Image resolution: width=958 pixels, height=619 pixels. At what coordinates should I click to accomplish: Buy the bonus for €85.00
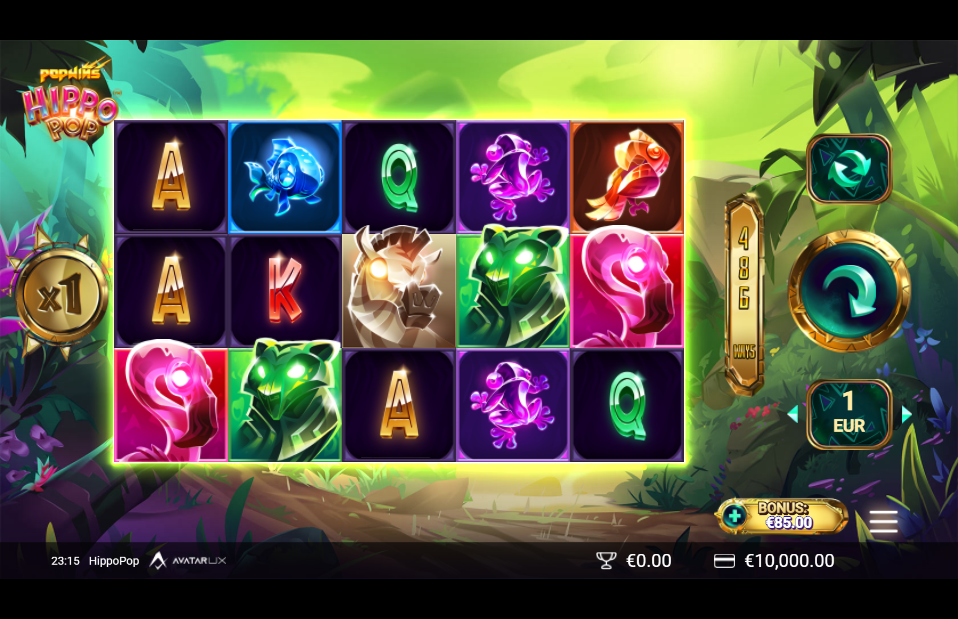click(x=782, y=516)
